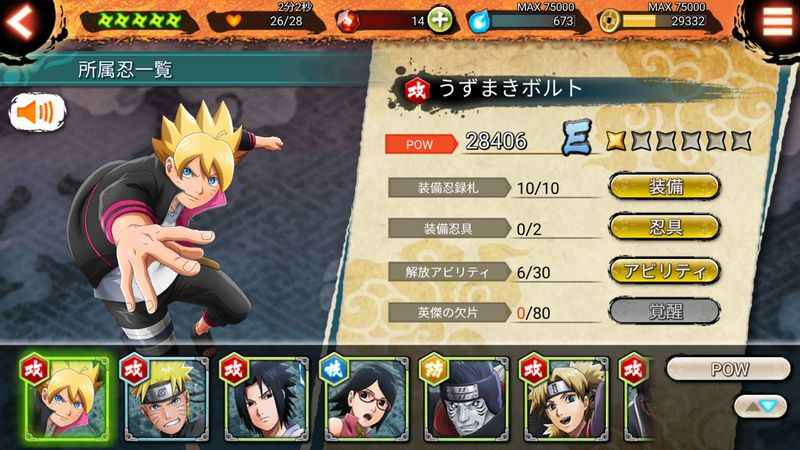Change sorting with the POW button
Viewport: 800px width, 450px height.
[x=728, y=369]
